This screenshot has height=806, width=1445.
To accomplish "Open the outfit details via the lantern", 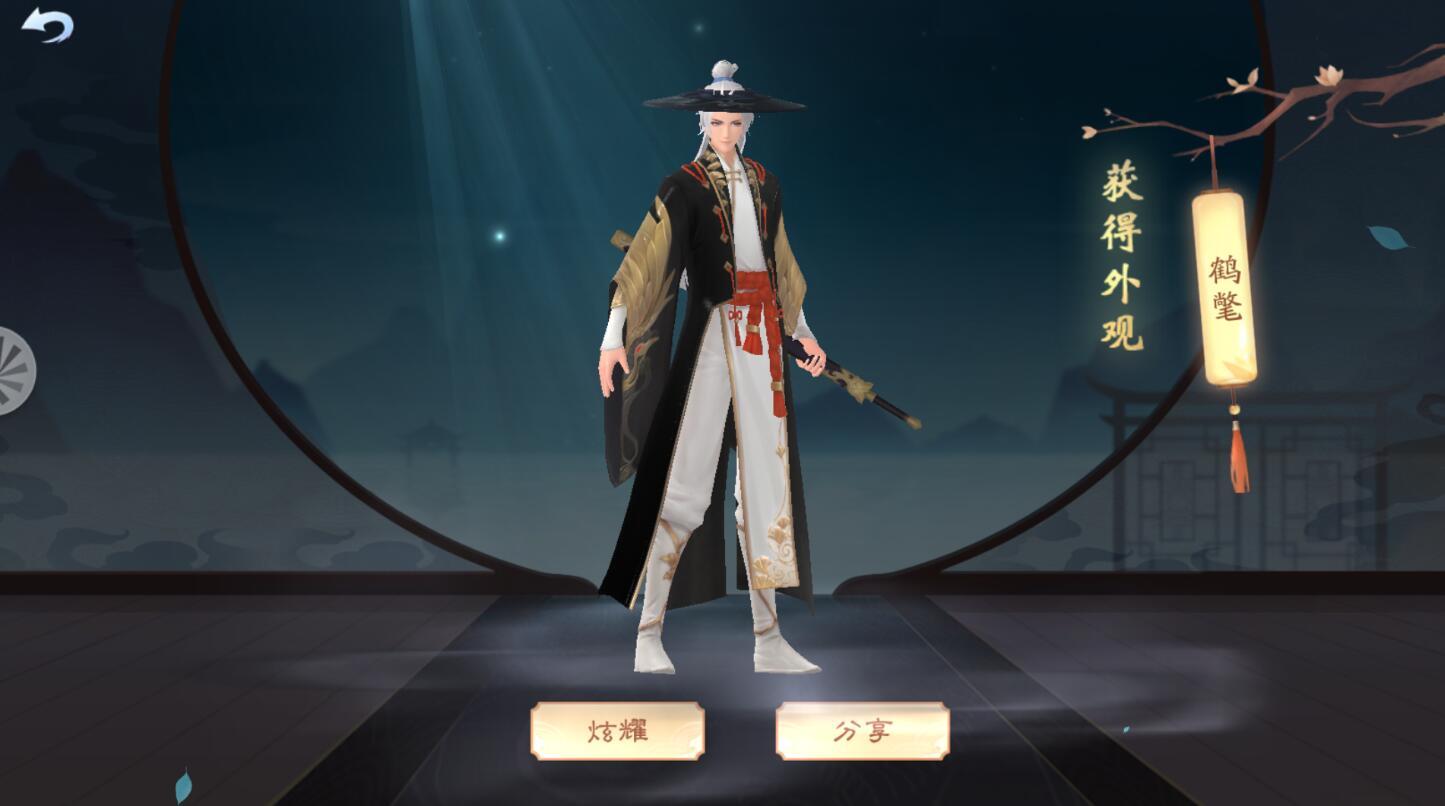I will coord(1222,290).
